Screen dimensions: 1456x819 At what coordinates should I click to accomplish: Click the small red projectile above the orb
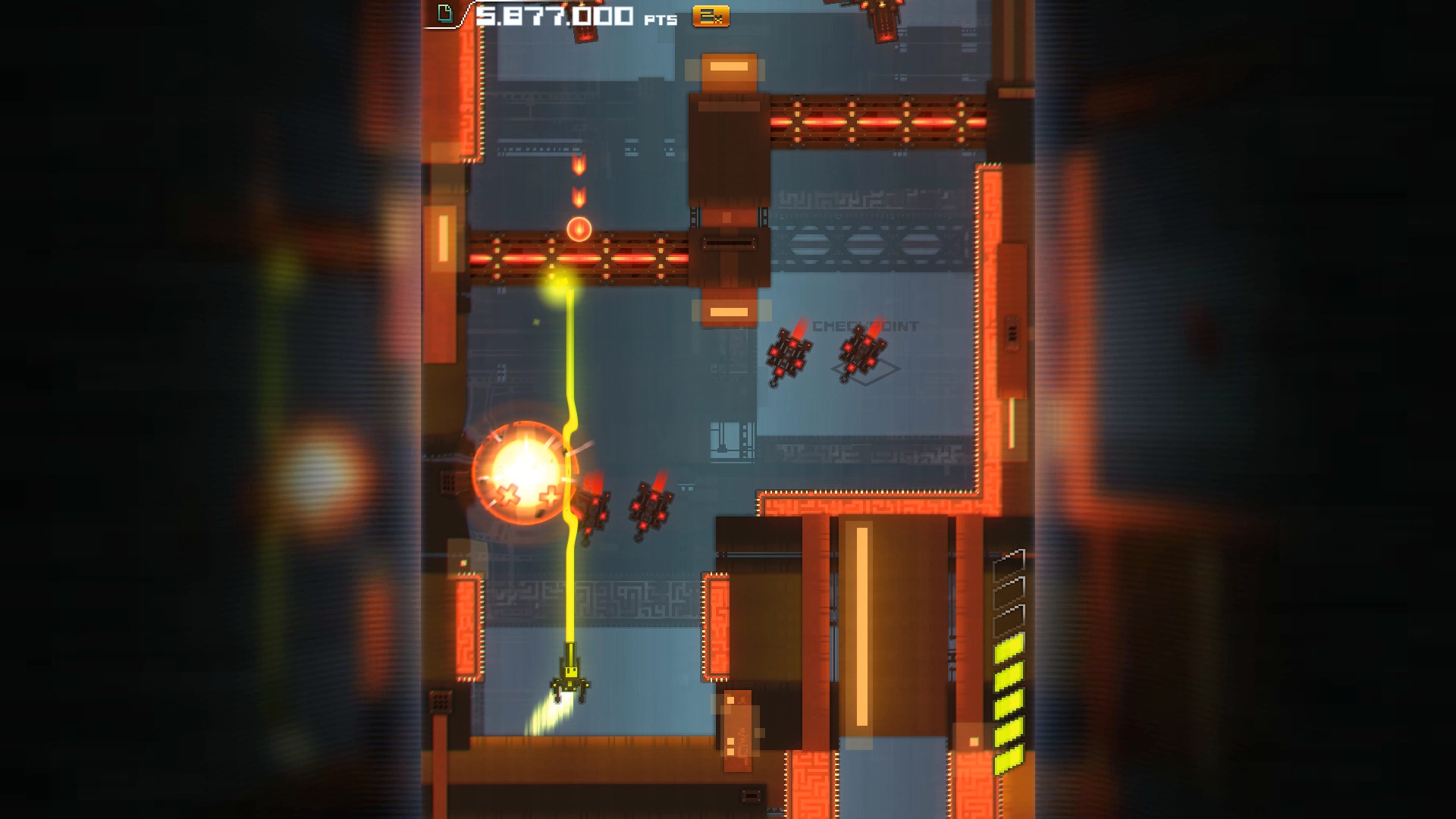[x=580, y=199]
